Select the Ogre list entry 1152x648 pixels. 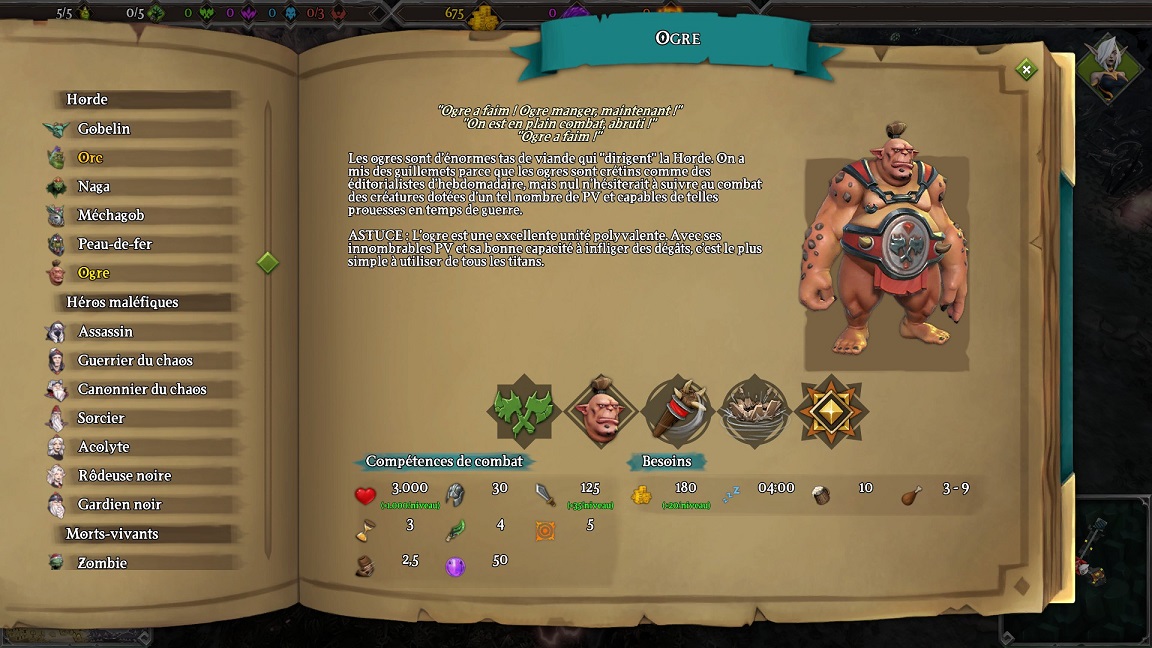click(x=93, y=273)
